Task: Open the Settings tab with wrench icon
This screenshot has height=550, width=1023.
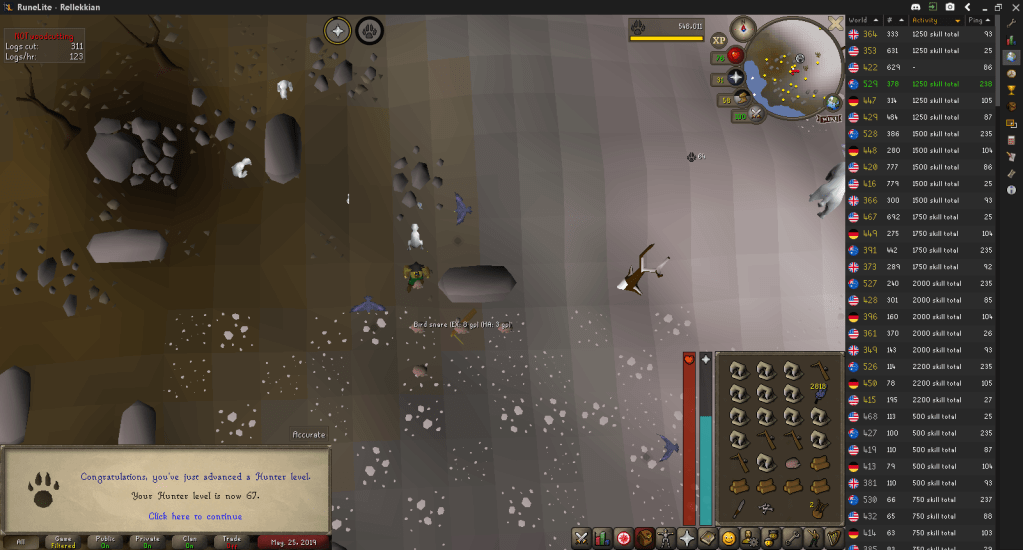Action: pos(794,538)
